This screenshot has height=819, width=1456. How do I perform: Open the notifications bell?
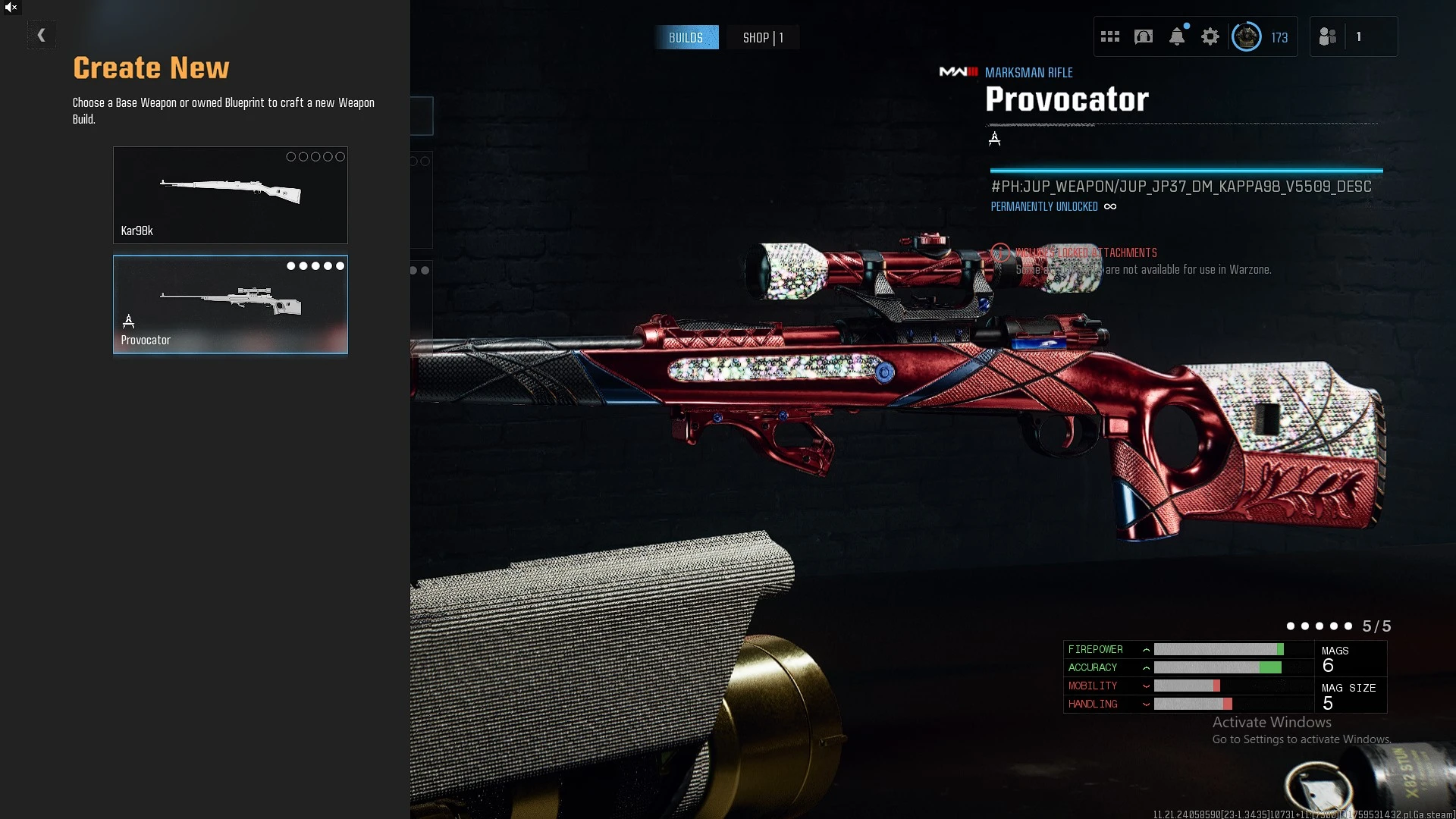(x=1176, y=36)
